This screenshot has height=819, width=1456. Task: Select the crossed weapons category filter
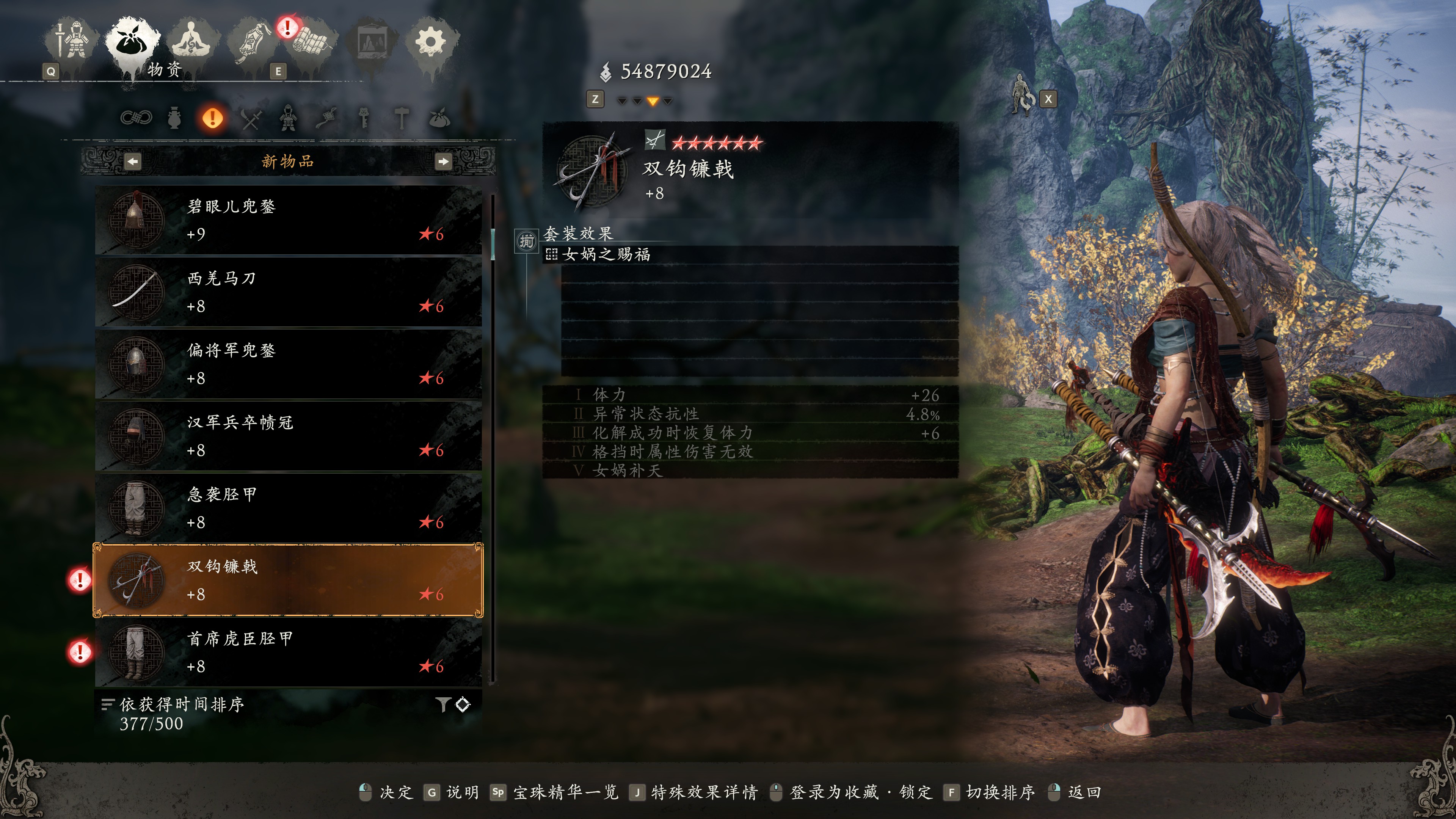click(x=250, y=119)
